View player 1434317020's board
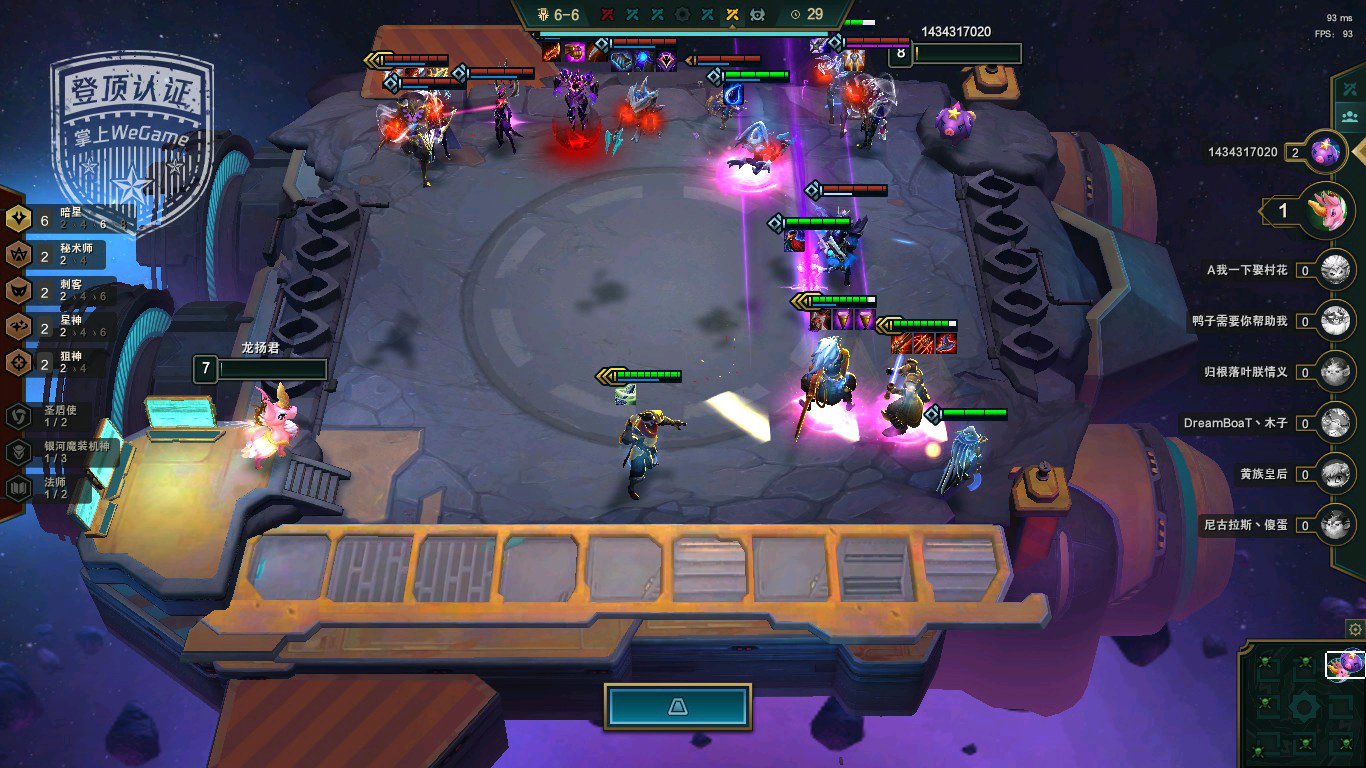 1329,152
